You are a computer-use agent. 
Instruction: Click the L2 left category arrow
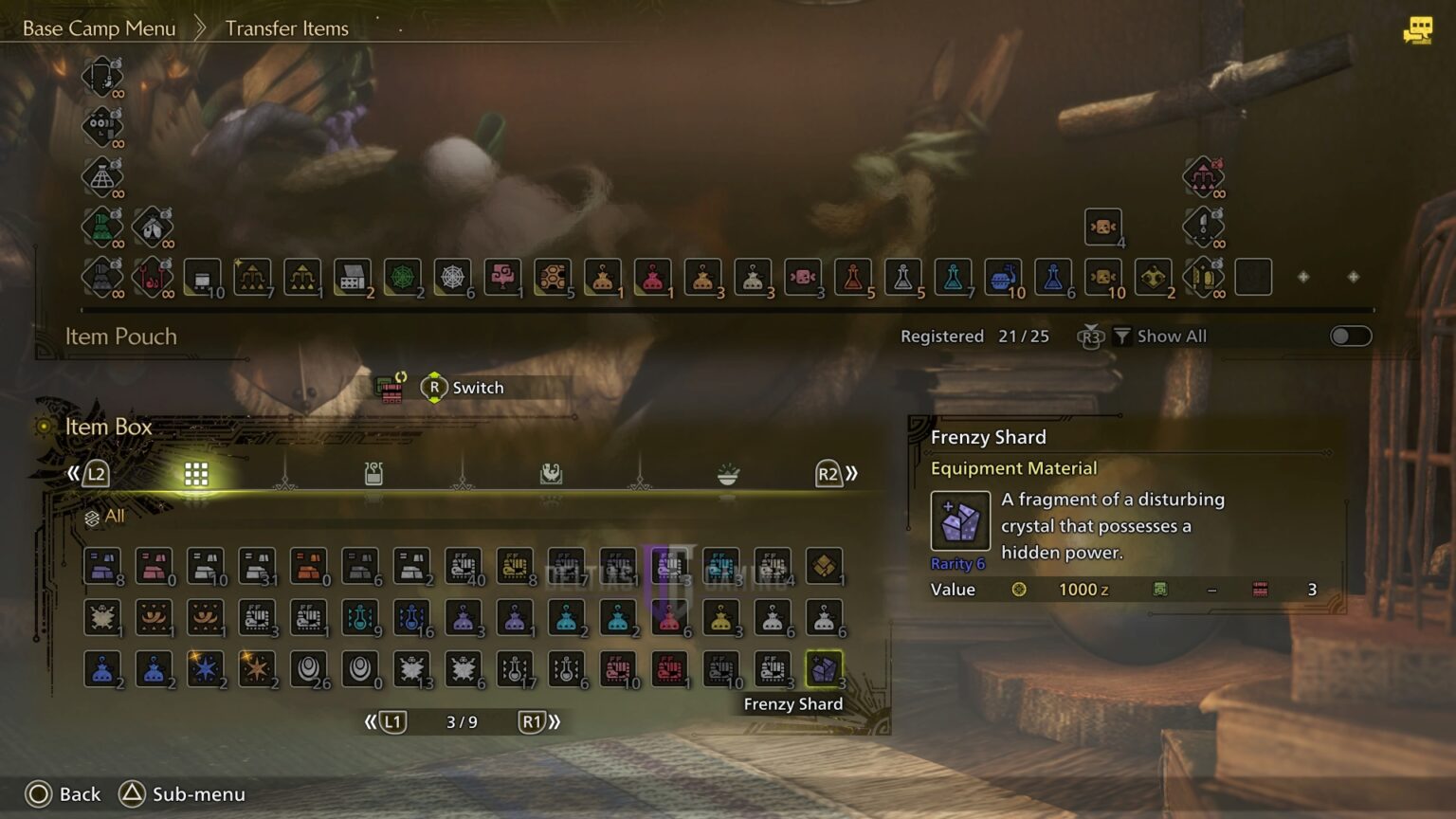(x=96, y=473)
